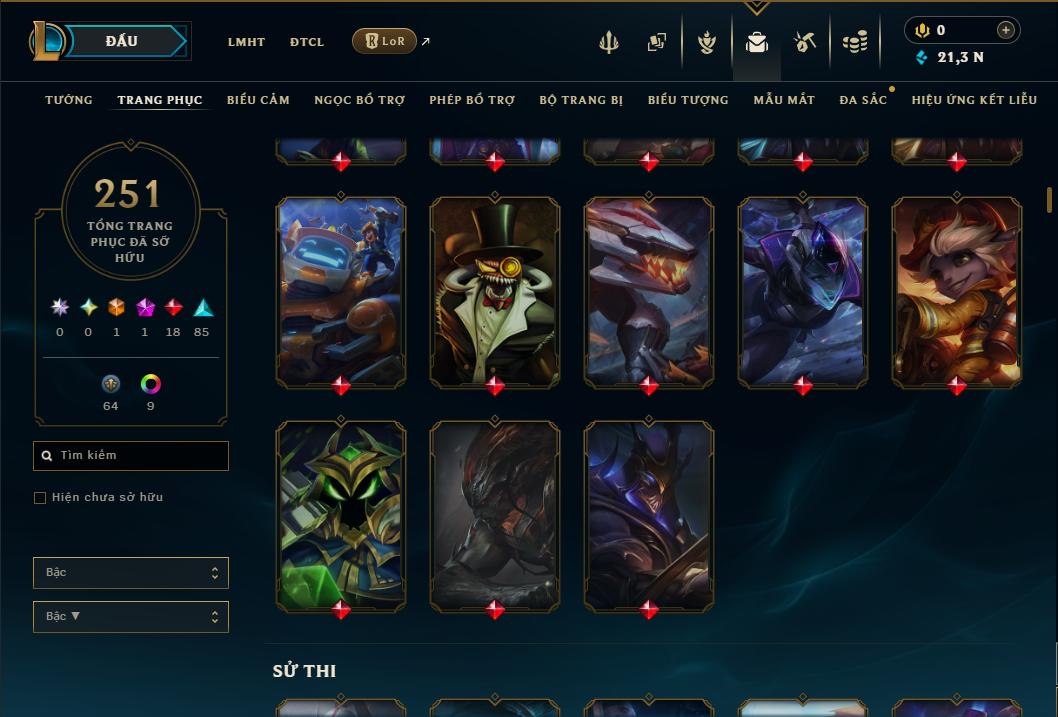Switch to the ĐTCL tab
The height and width of the screenshot is (717, 1058).
tap(307, 42)
